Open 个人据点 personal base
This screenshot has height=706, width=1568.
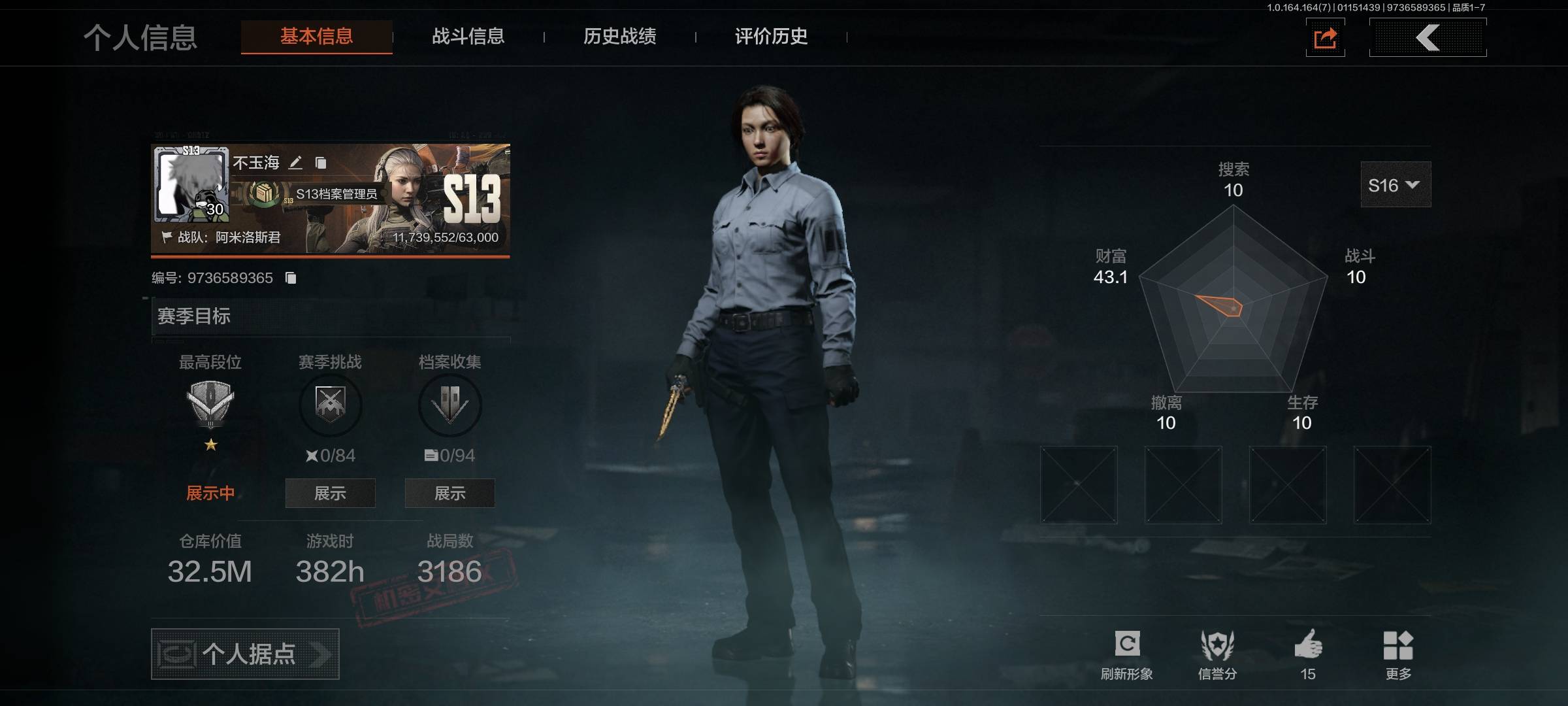245,654
